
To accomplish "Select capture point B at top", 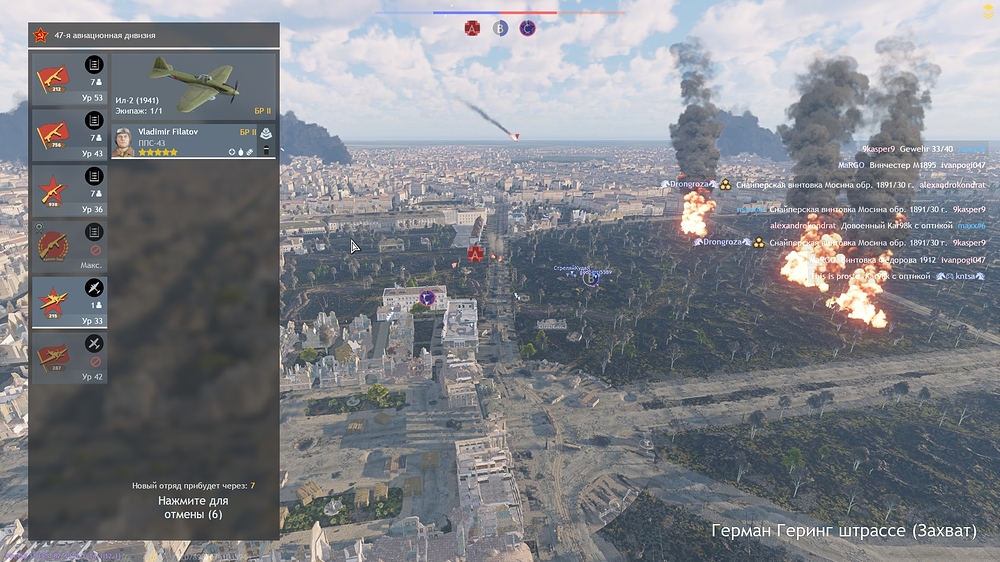I will pyautogui.click(x=500, y=29).
